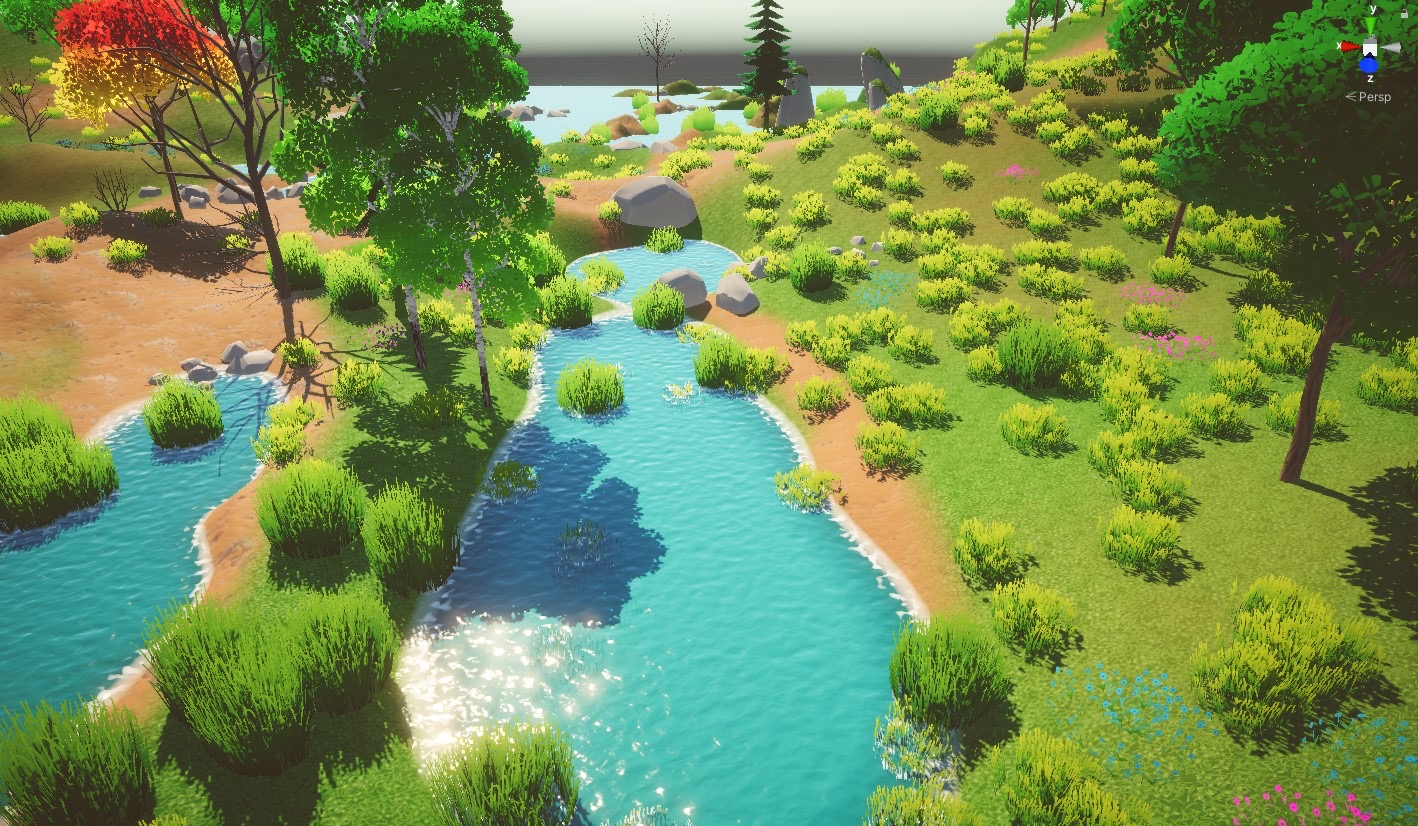Snap view to the blue Z axis
The height and width of the screenshot is (826, 1418).
[x=1369, y=65]
